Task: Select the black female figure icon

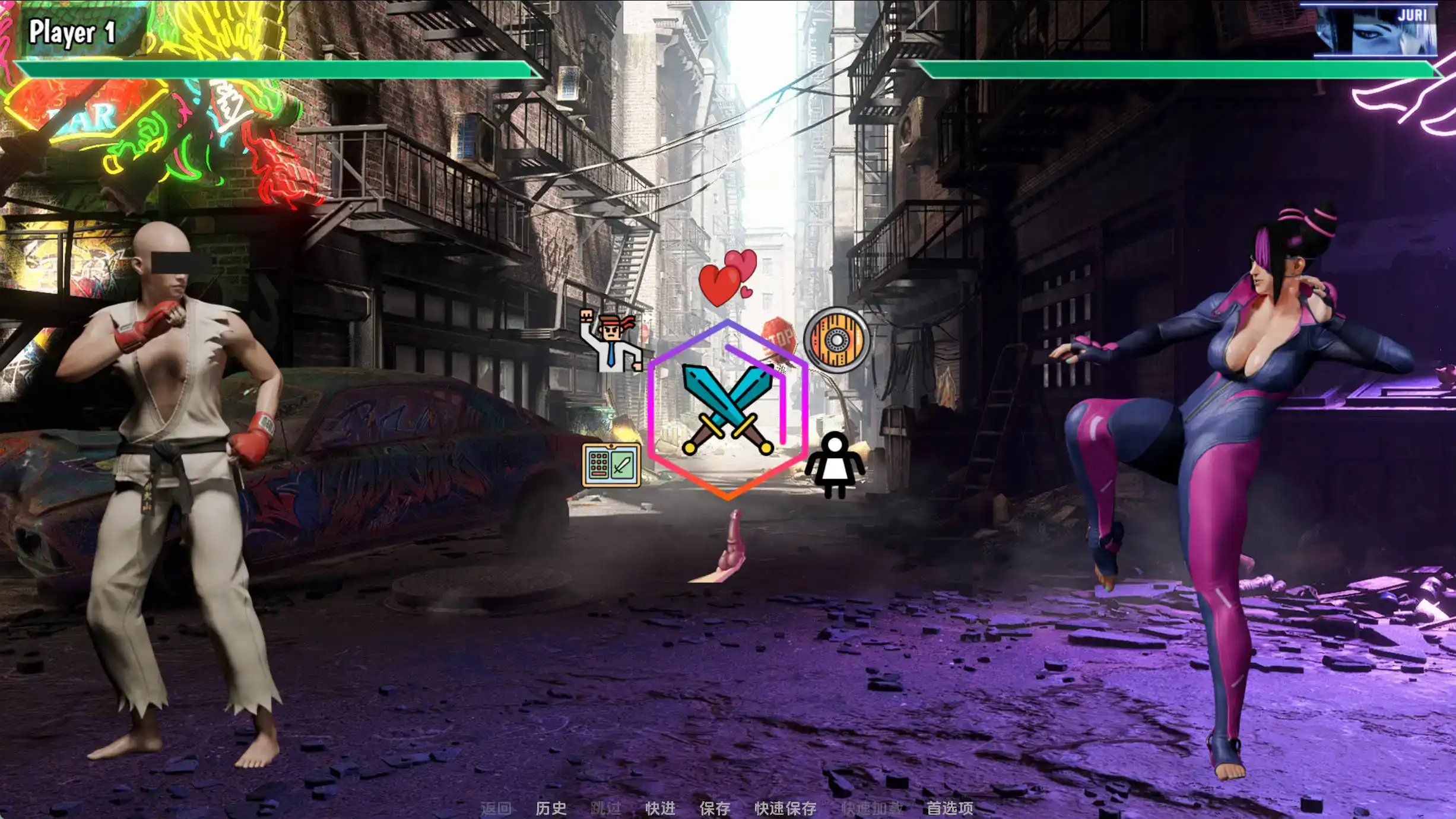Action: (x=836, y=469)
